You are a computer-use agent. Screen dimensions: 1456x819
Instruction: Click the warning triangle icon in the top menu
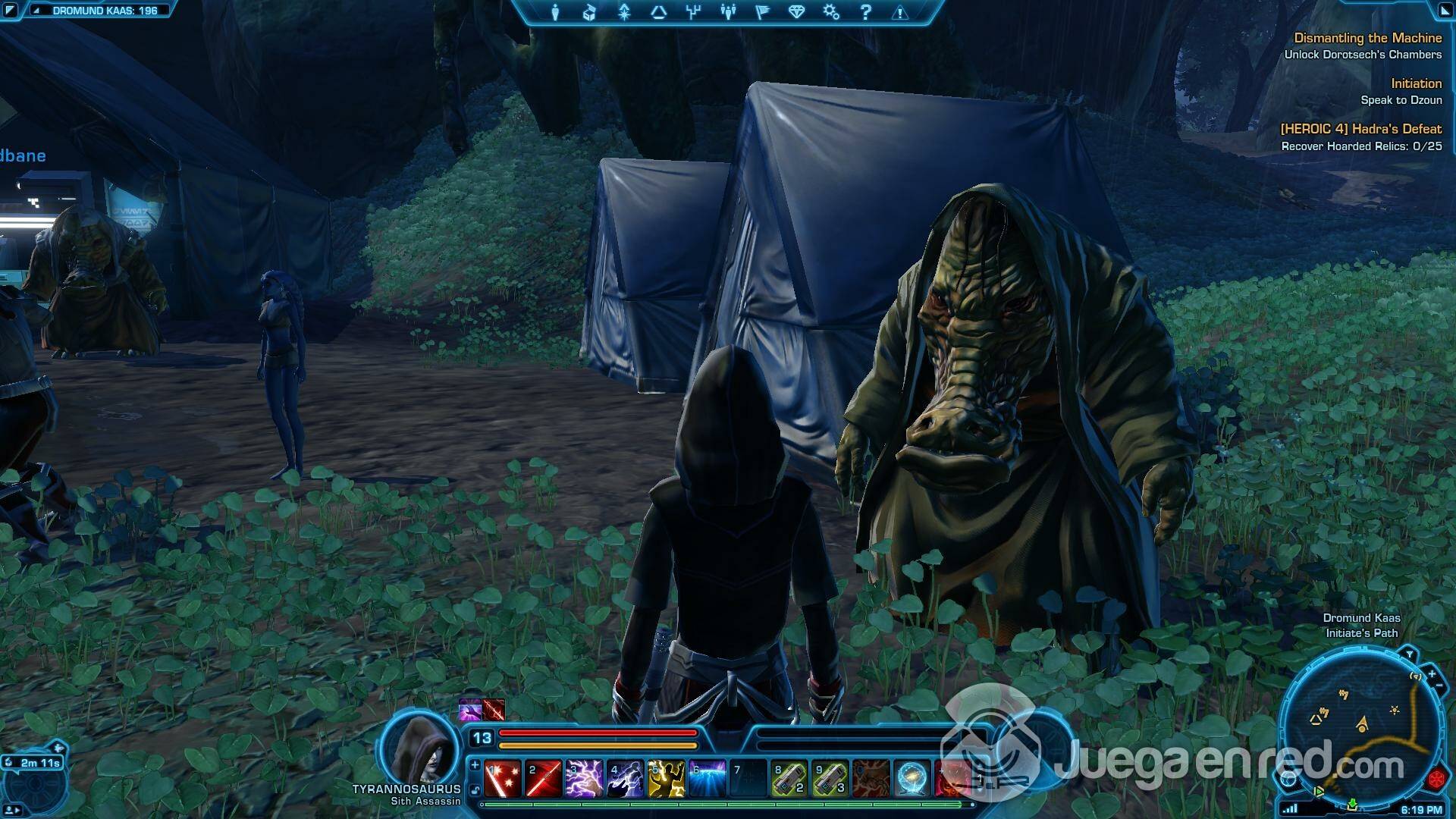(x=900, y=12)
